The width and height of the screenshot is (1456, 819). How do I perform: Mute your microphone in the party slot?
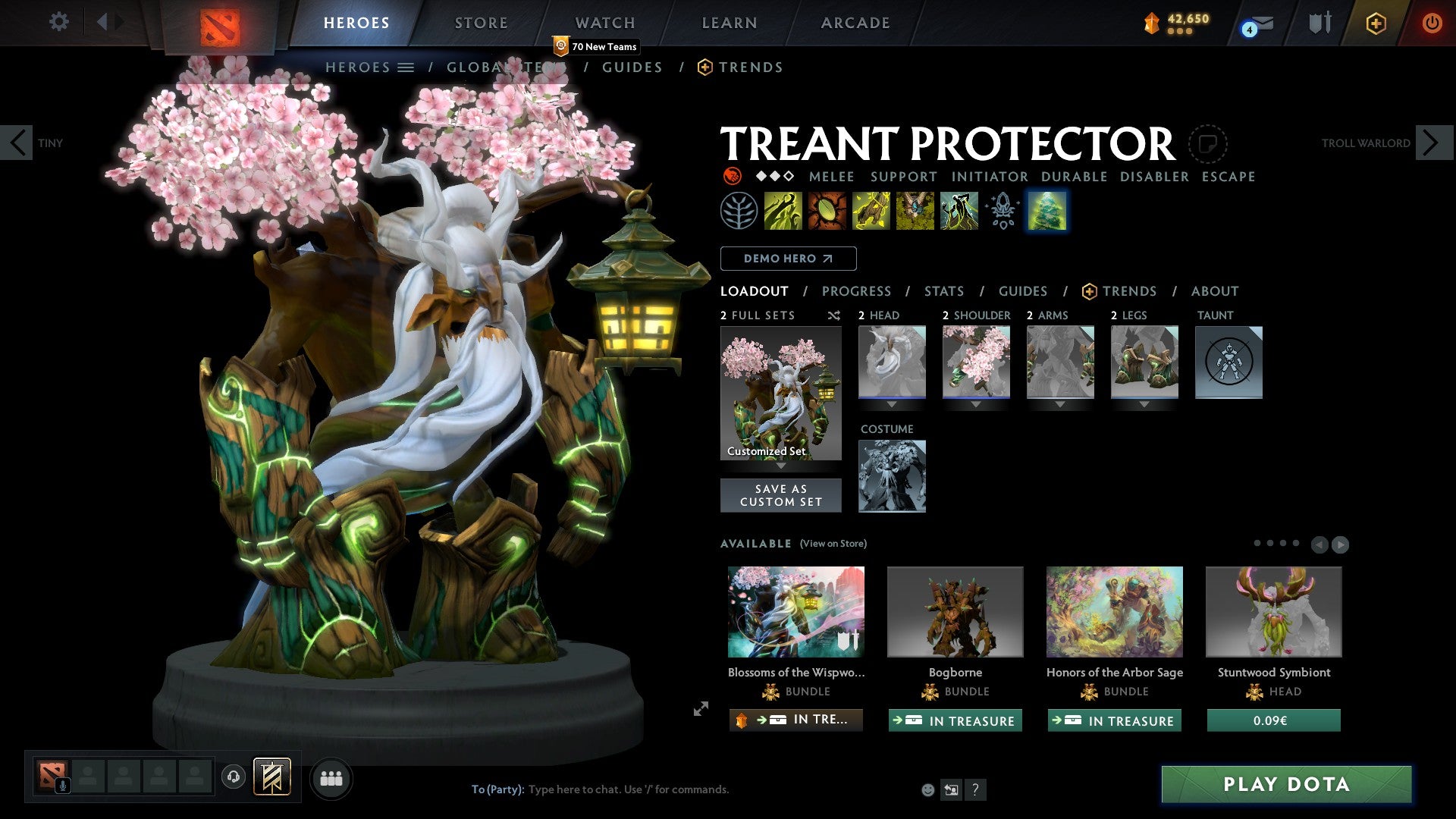point(62,783)
